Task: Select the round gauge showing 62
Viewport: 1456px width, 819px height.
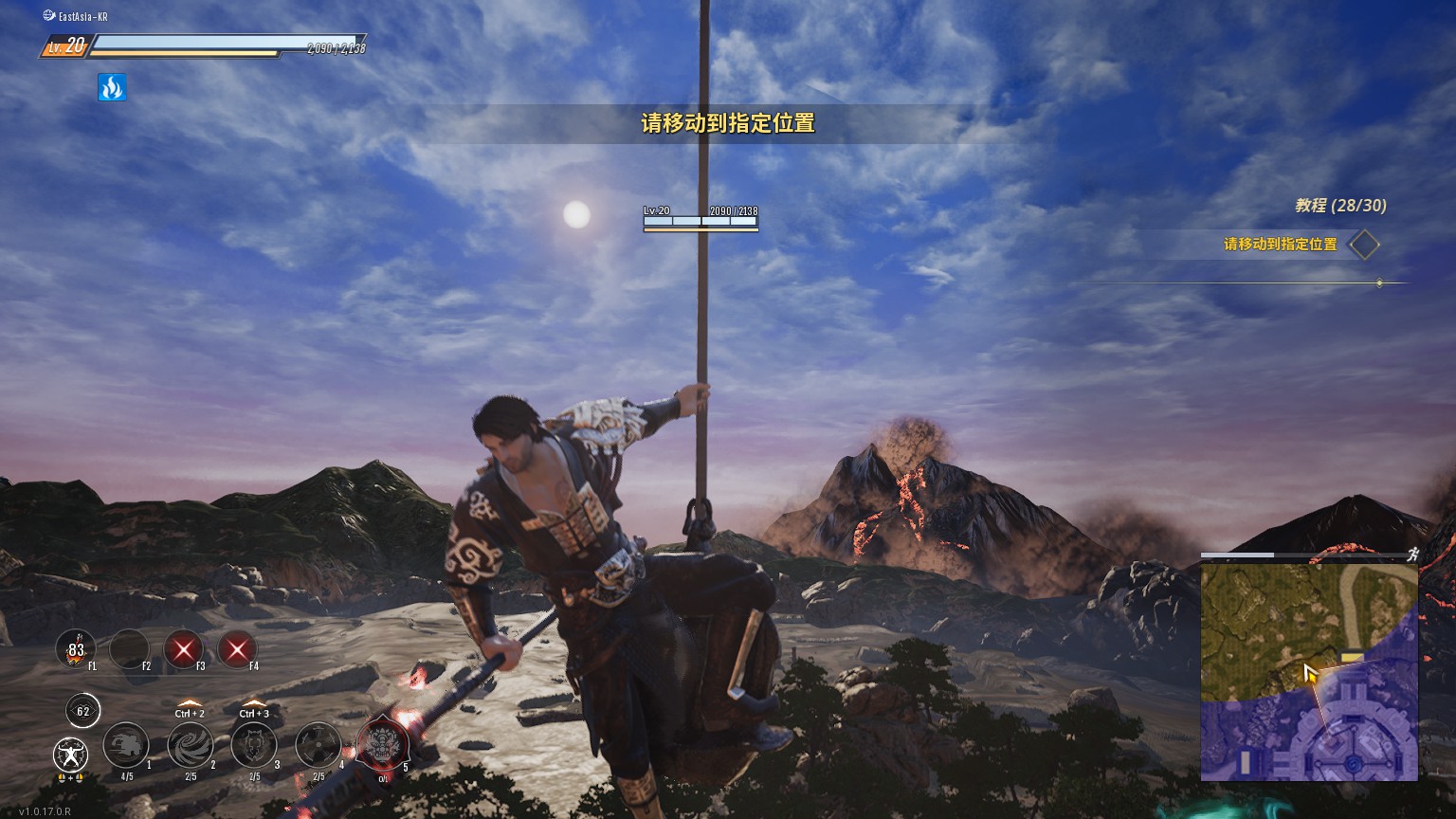Action: 82,711
